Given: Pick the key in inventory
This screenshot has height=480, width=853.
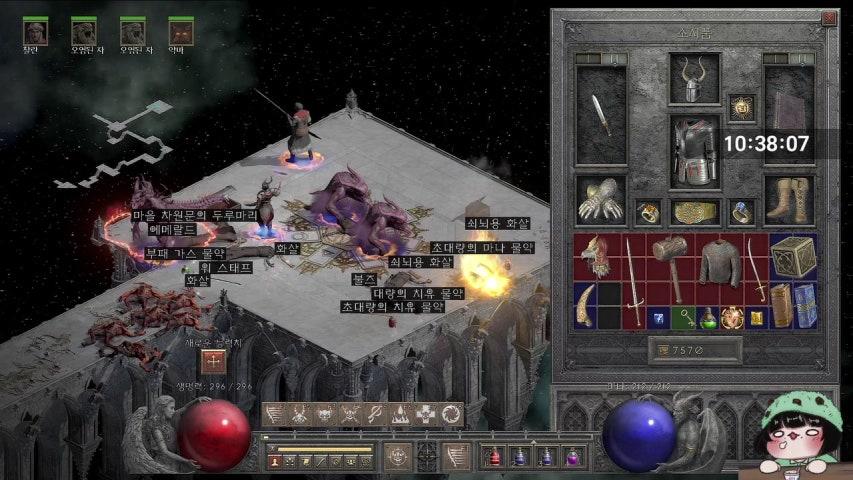Looking at the screenshot, I should click(683, 318).
